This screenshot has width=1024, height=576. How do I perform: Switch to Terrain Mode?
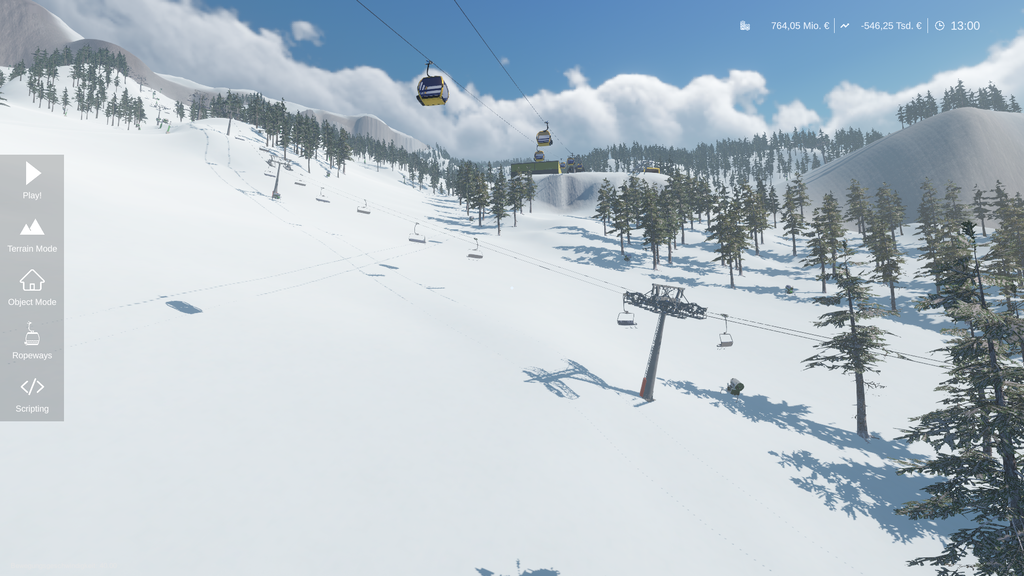click(32, 234)
